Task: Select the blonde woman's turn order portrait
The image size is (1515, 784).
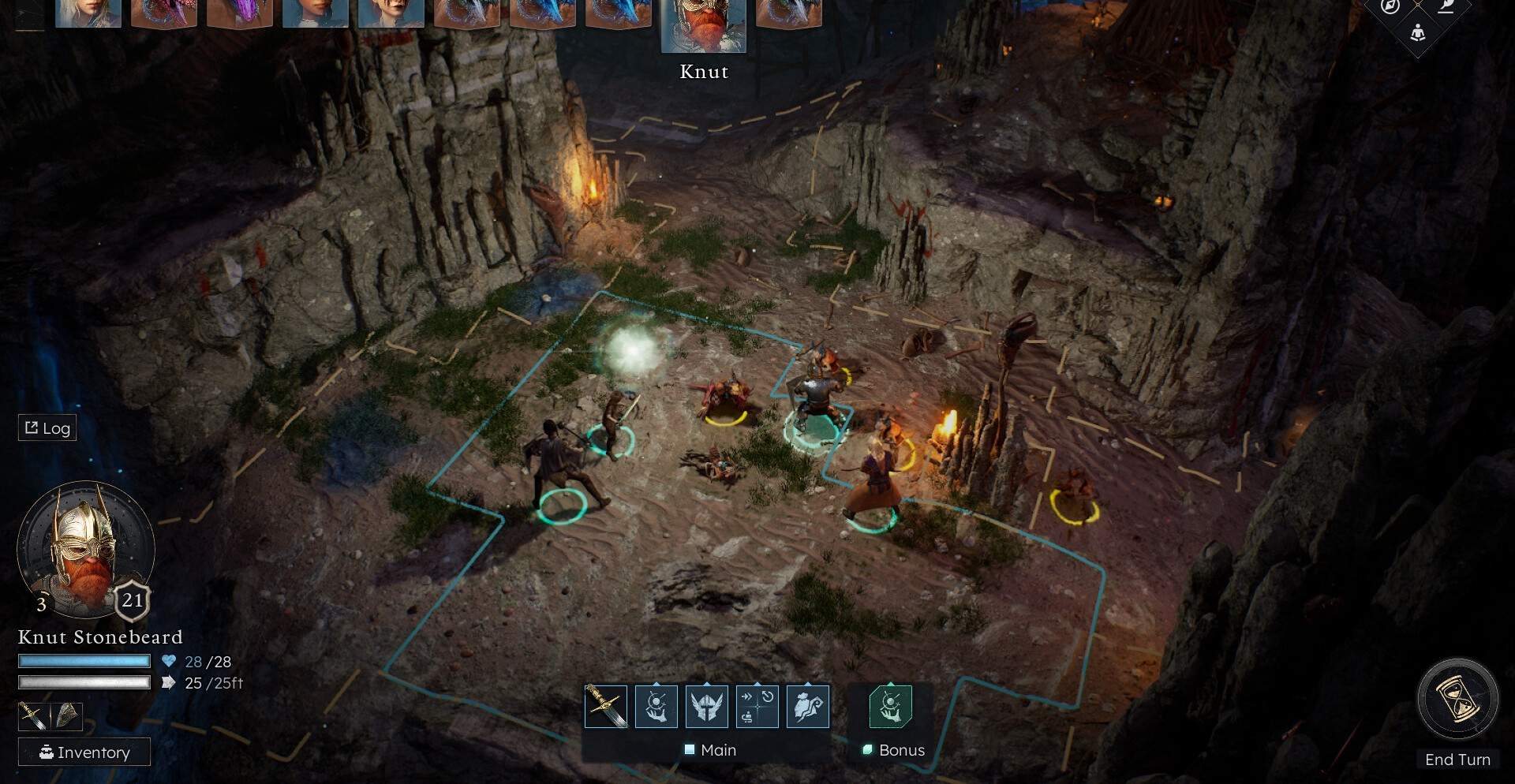Action: click(x=88, y=13)
